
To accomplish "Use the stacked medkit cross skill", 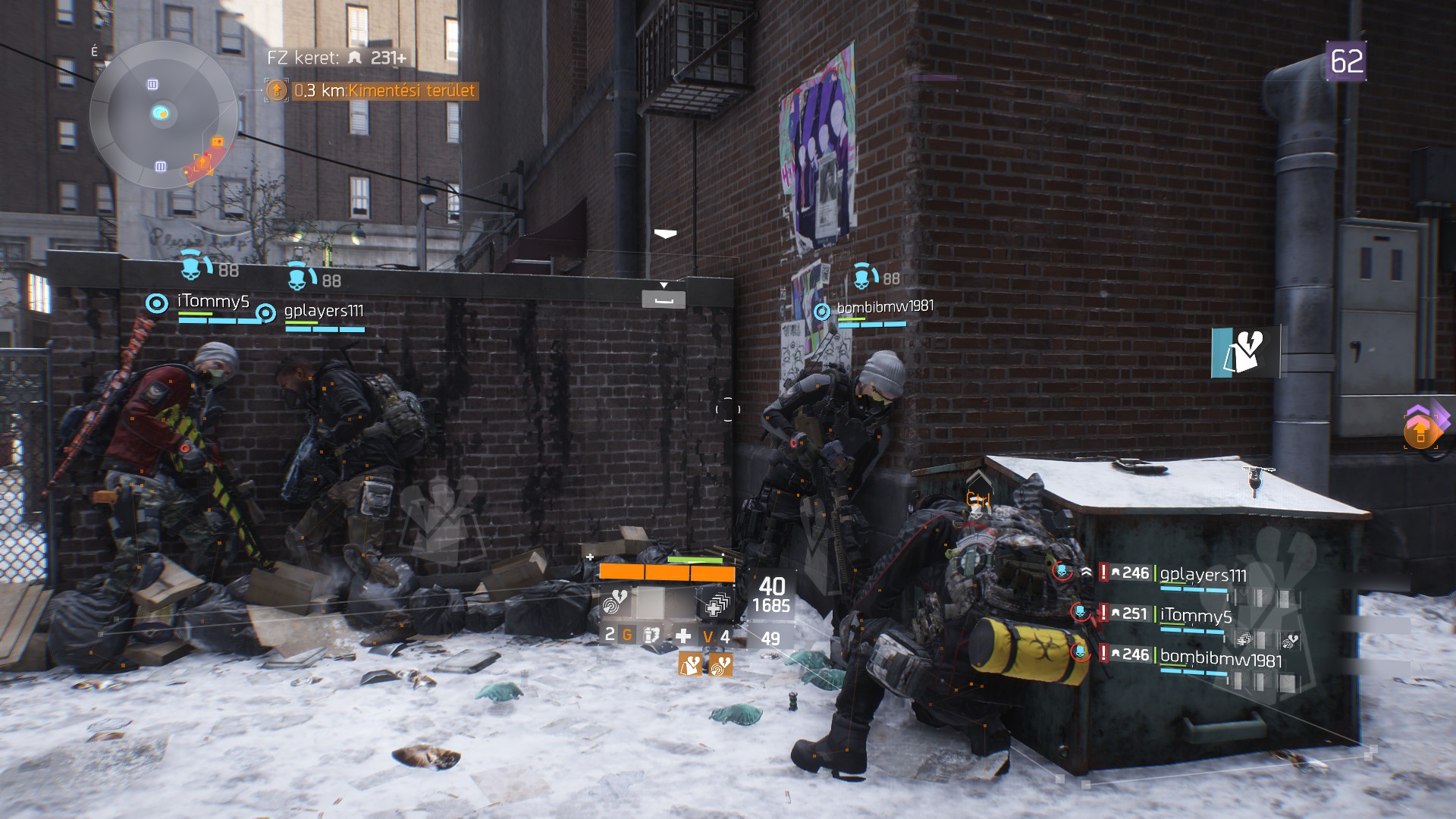I will click(715, 603).
